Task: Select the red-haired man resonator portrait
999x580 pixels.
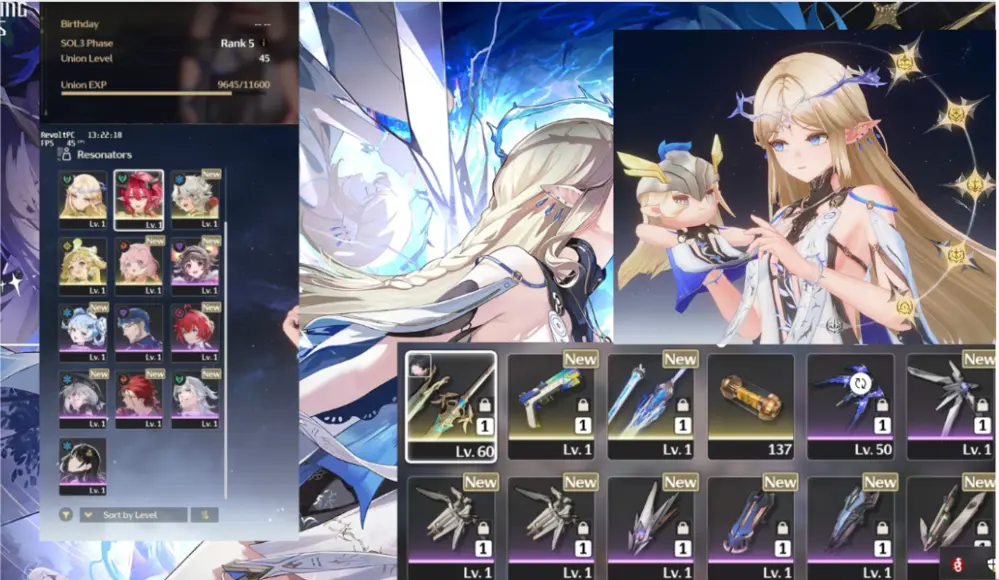Action: coord(139,398)
